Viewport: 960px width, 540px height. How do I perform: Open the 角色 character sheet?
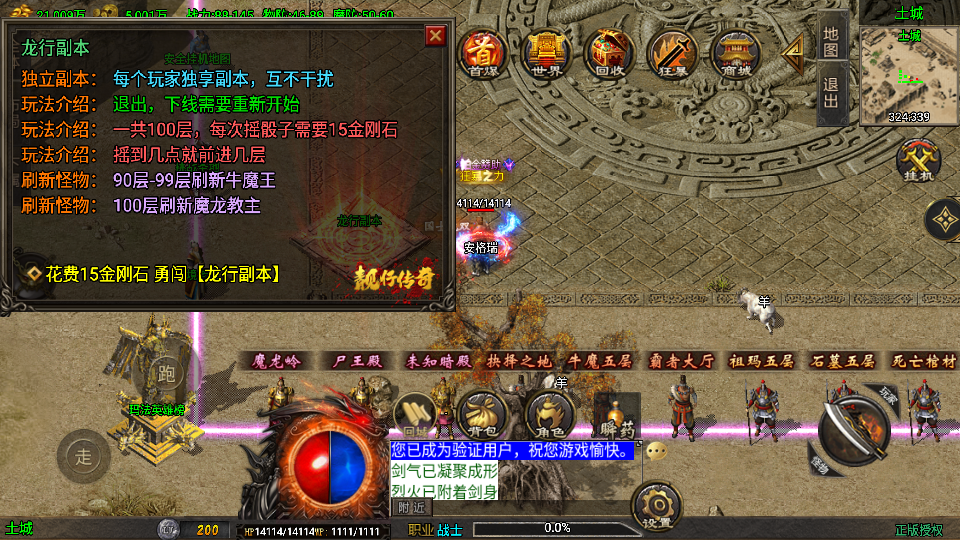click(x=549, y=414)
